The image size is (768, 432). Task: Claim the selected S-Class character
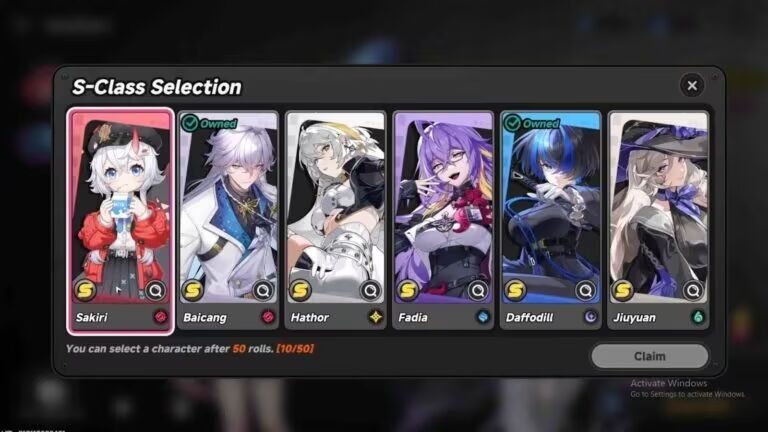(649, 356)
